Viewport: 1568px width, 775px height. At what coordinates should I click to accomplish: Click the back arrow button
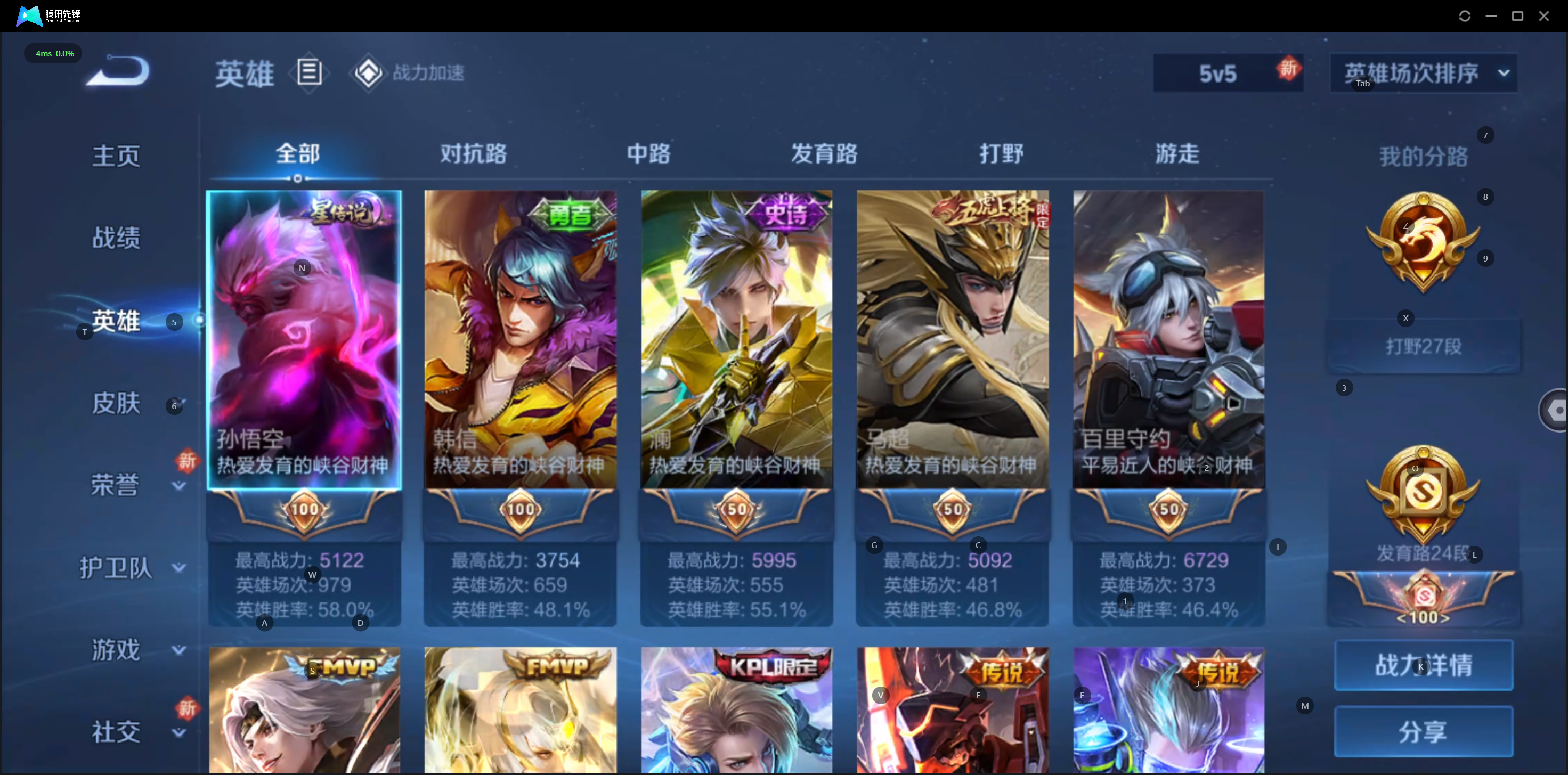[x=118, y=71]
